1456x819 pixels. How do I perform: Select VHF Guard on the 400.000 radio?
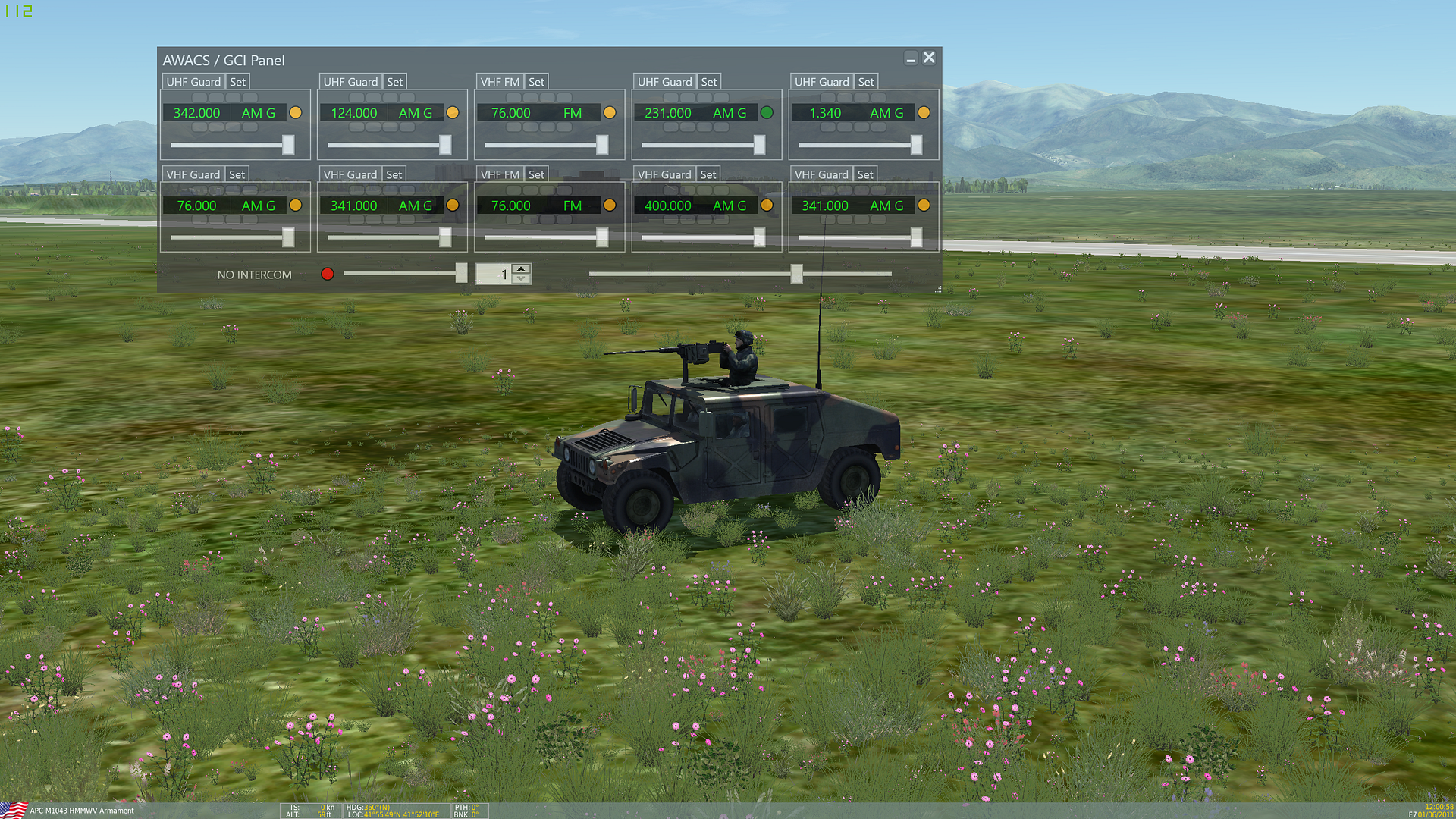664,174
